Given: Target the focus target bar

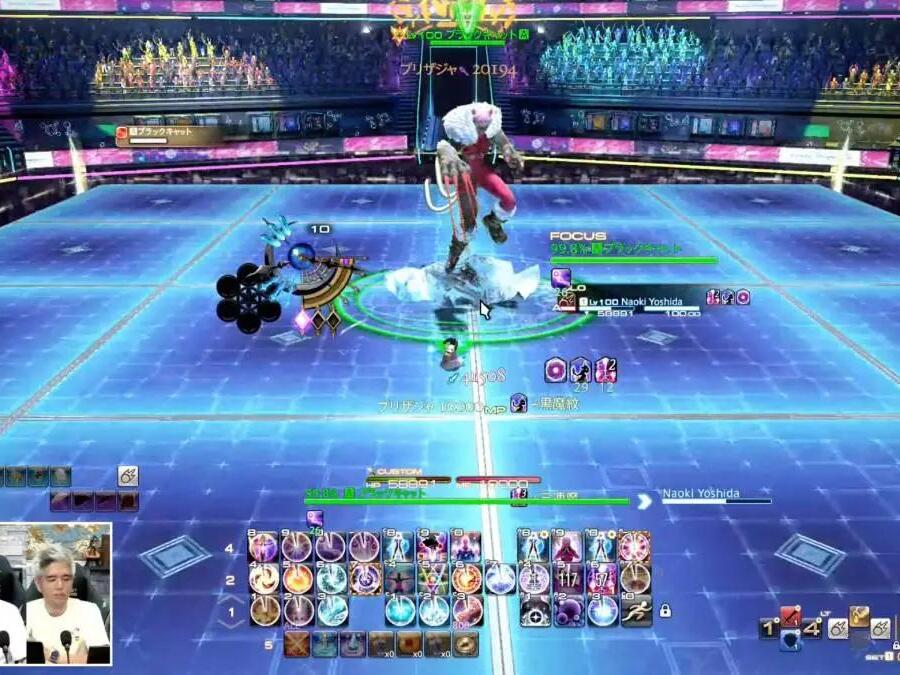Looking at the screenshot, I should click(x=633, y=260).
